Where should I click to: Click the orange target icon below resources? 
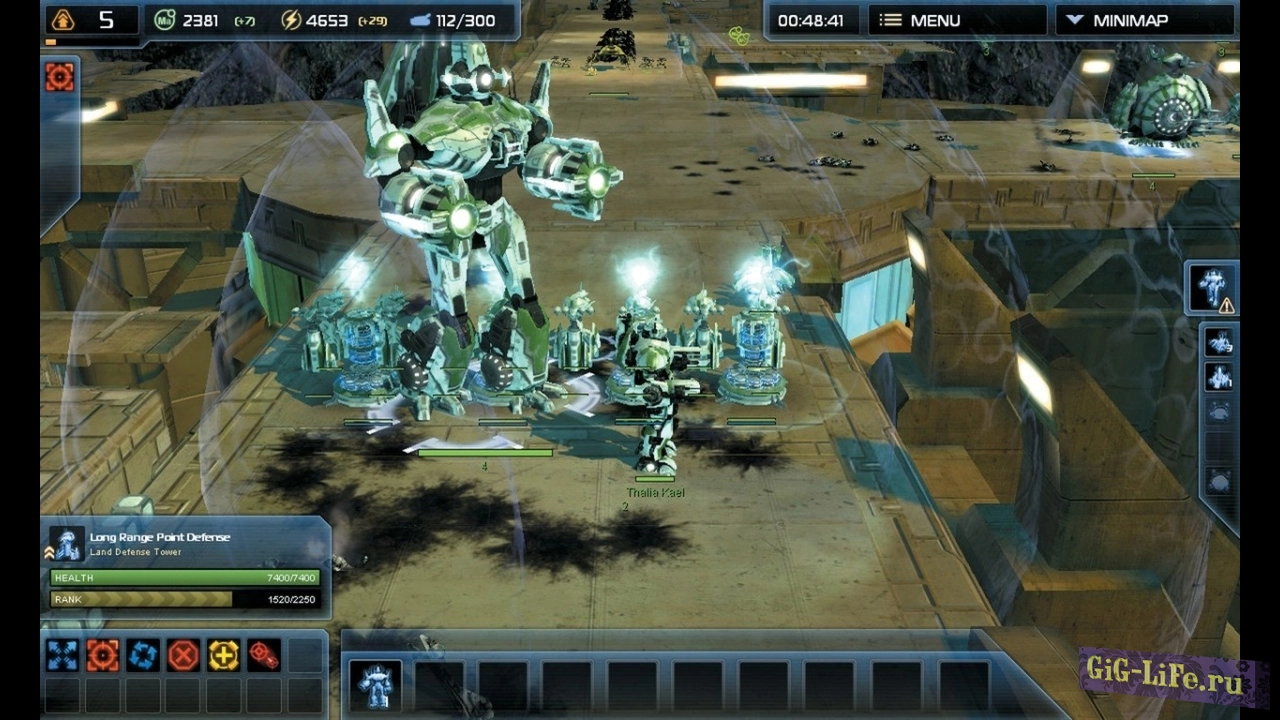(60, 77)
